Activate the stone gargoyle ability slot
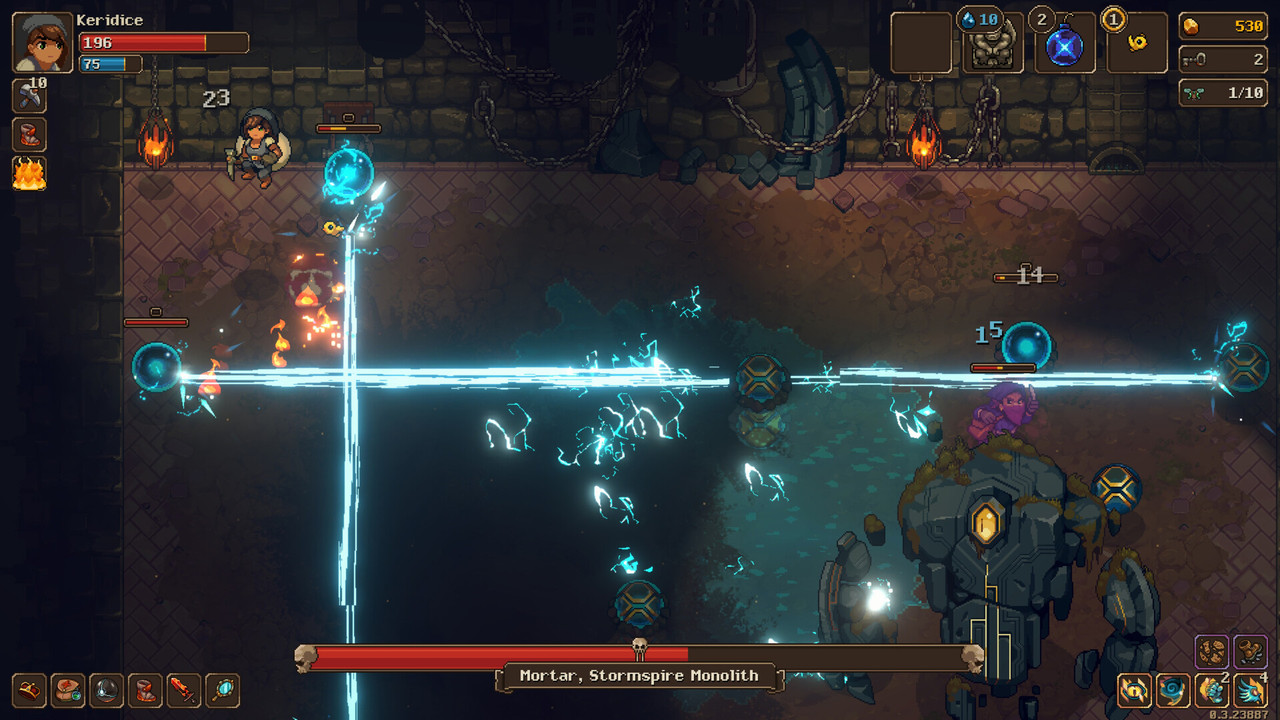The image size is (1280, 720). click(x=993, y=43)
